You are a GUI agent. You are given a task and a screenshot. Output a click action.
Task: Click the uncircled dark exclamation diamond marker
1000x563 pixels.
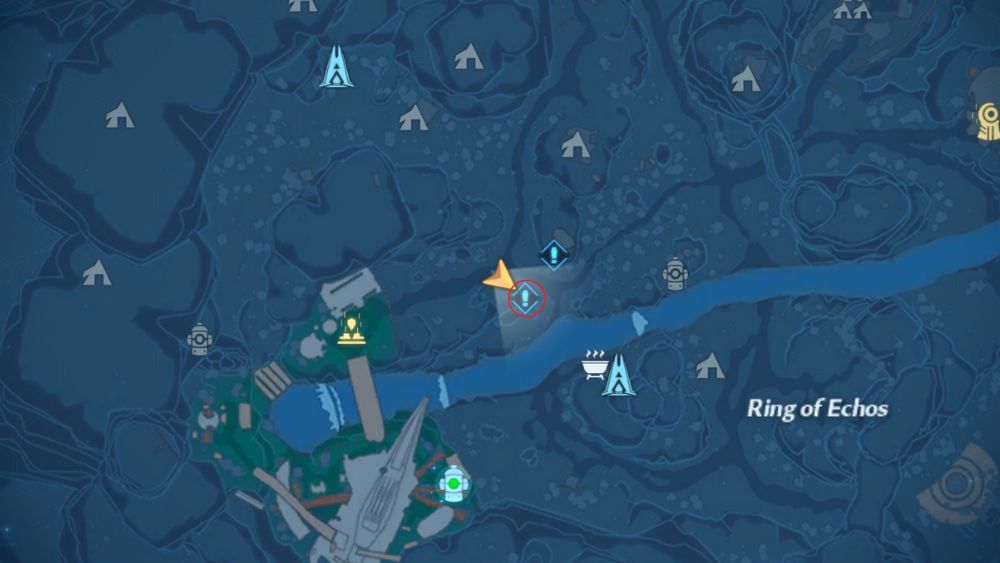coord(554,254)
